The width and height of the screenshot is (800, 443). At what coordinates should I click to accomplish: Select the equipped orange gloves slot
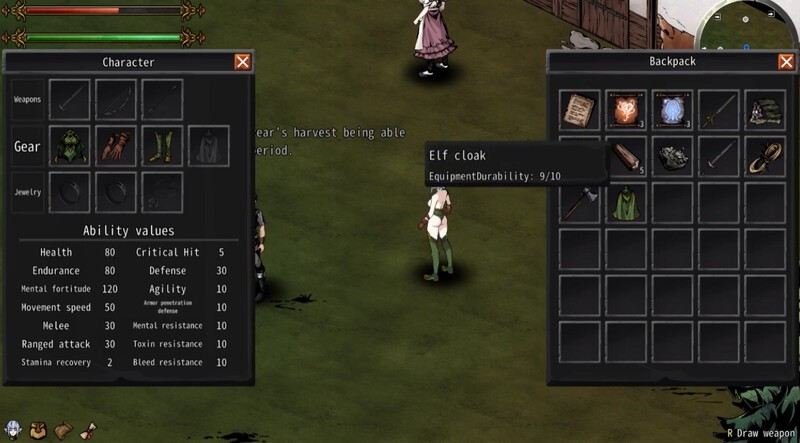115,146
